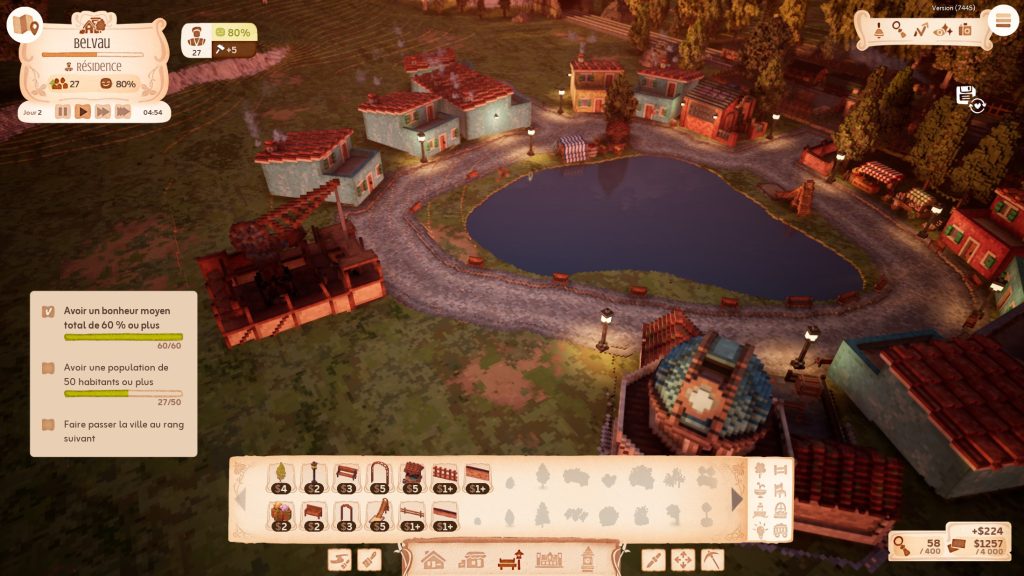The width and height of the screenshot is (1024, 576).
Task: Show next page of decoration items
Action: point(737,498)
